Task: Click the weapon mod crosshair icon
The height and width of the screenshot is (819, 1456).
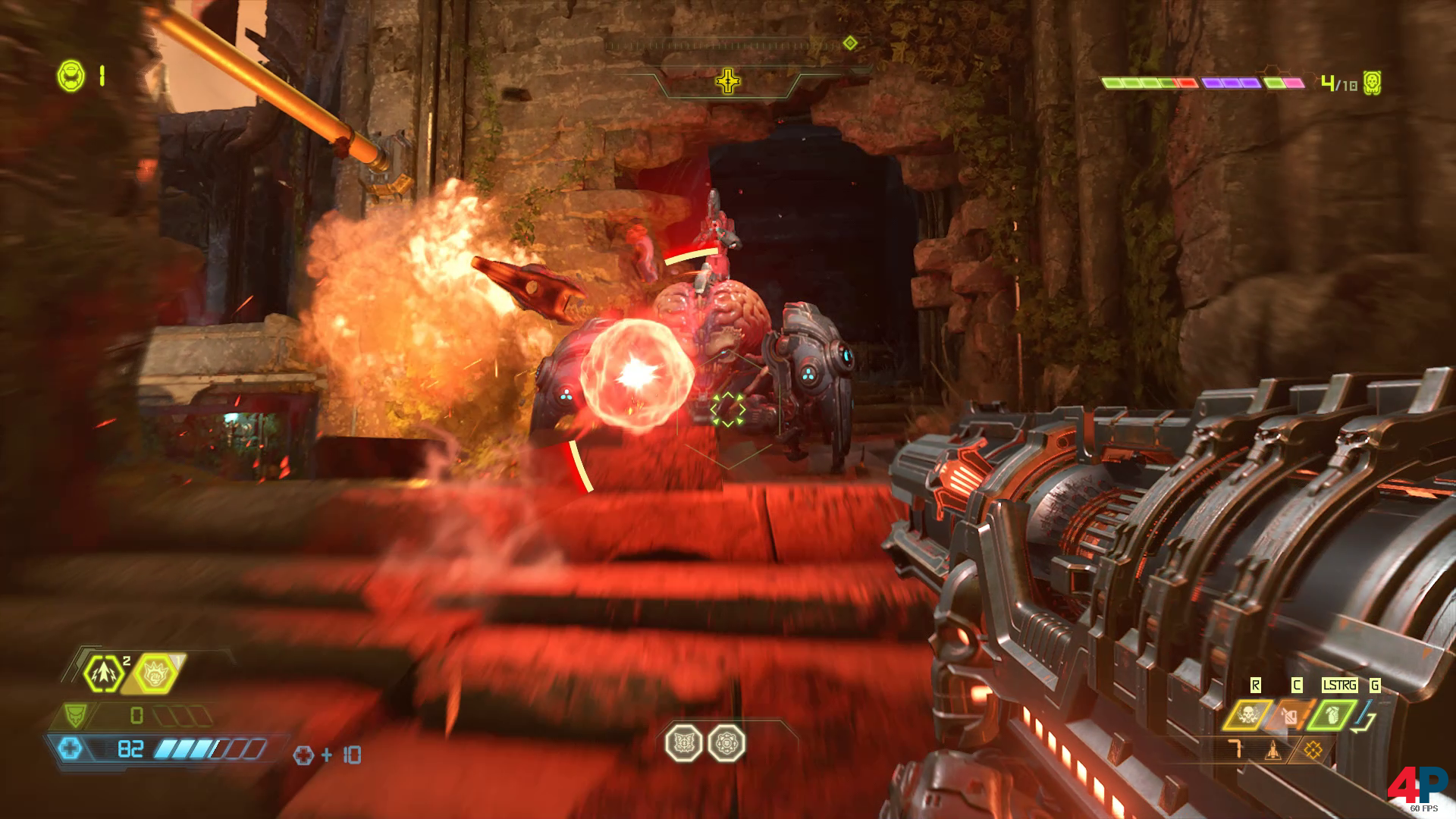Action: tap(1313, 751)
